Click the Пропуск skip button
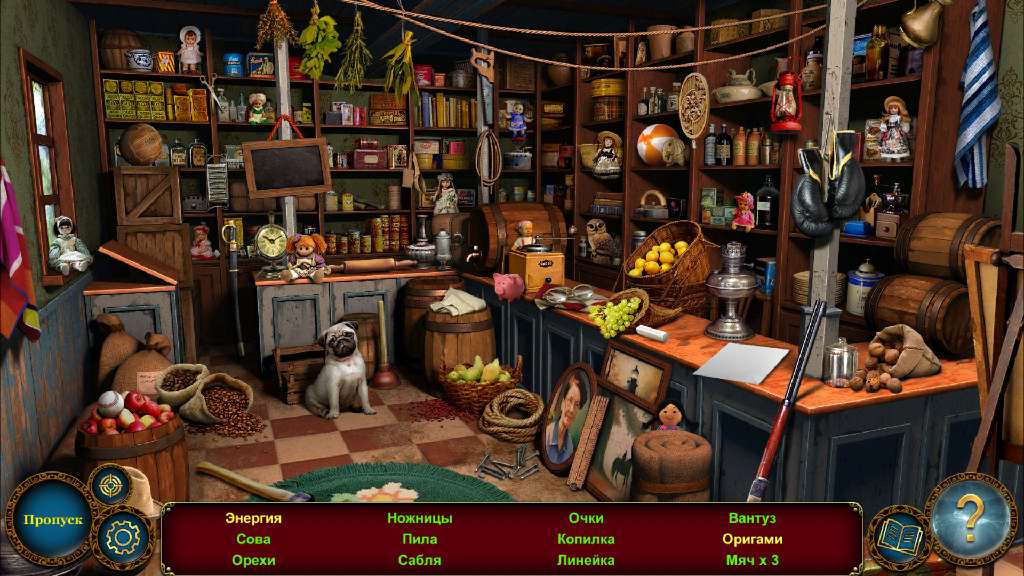The width and height of the screenshot is (1024, 576). 48,521
